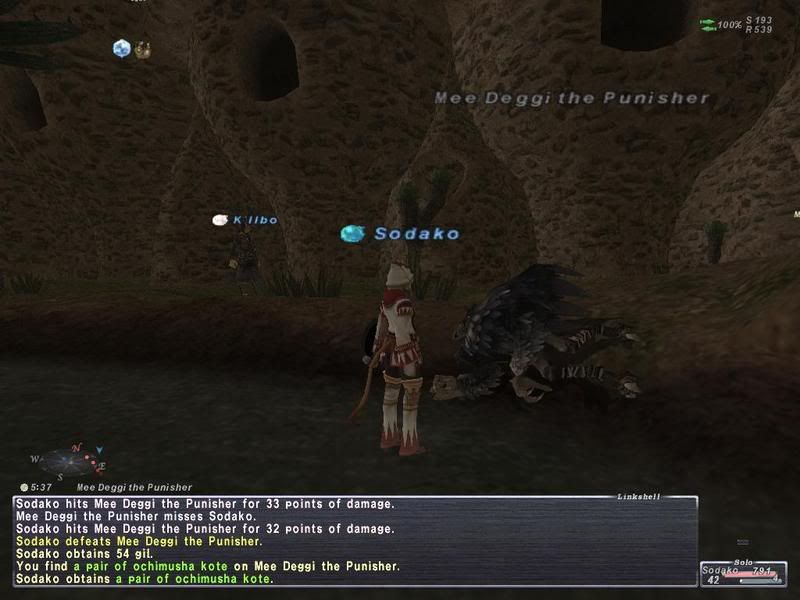800x600 pixels.
Task: Open the chat log window
Action: point(355,540)
